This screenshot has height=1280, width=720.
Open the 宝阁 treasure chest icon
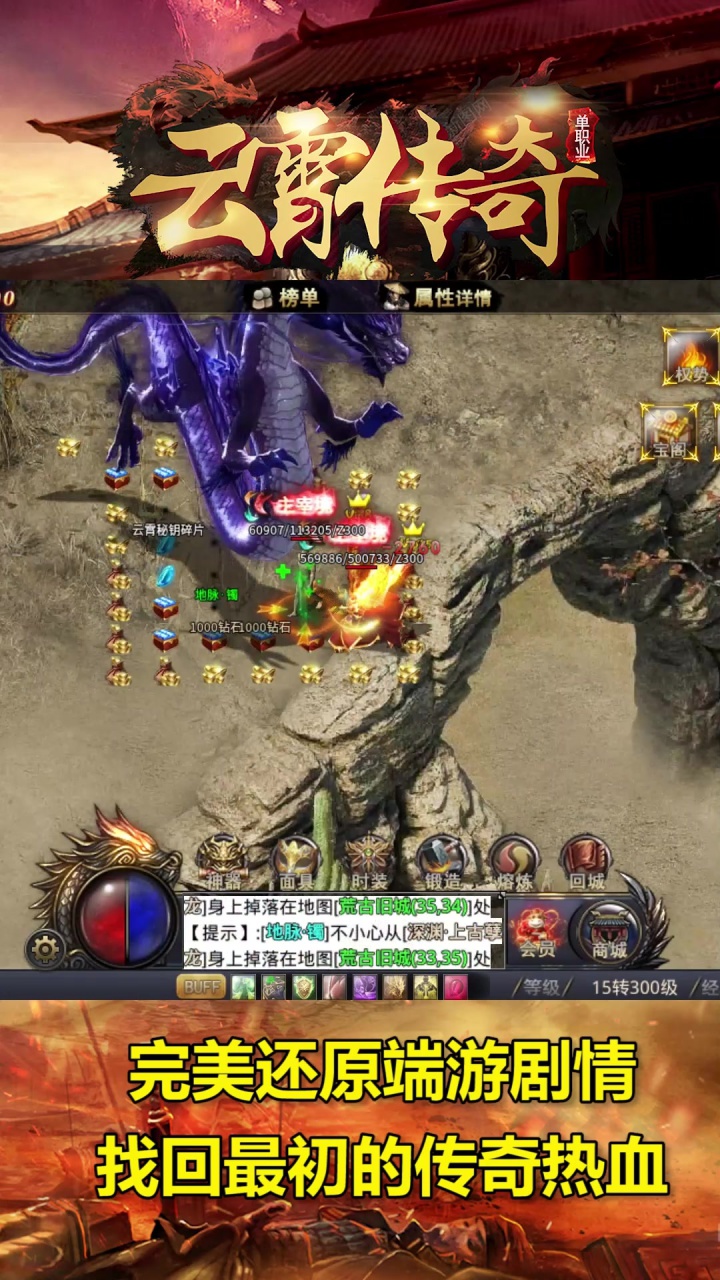[x=668, y=431]
